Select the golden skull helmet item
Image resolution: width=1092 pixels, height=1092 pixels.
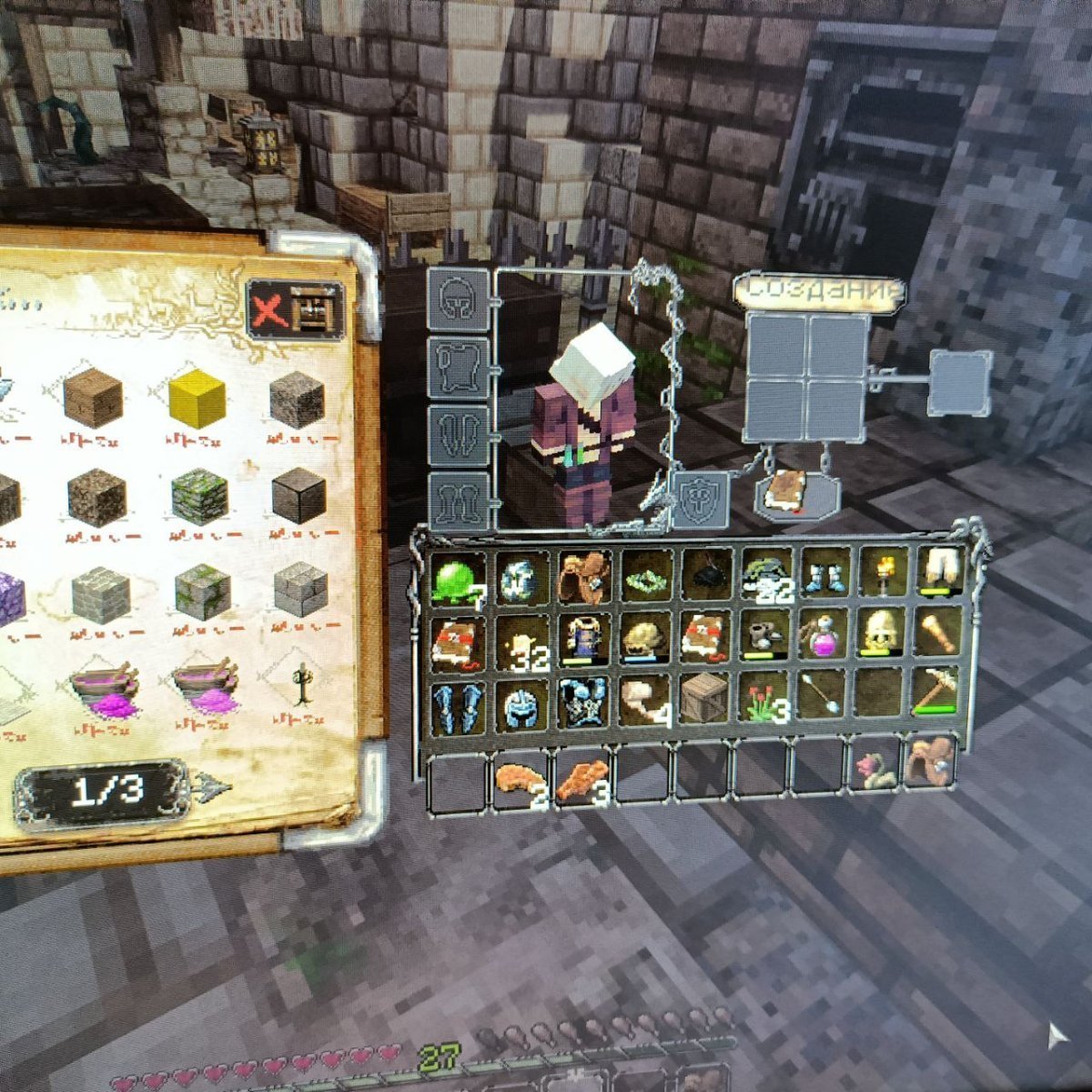tap(881, 633)
